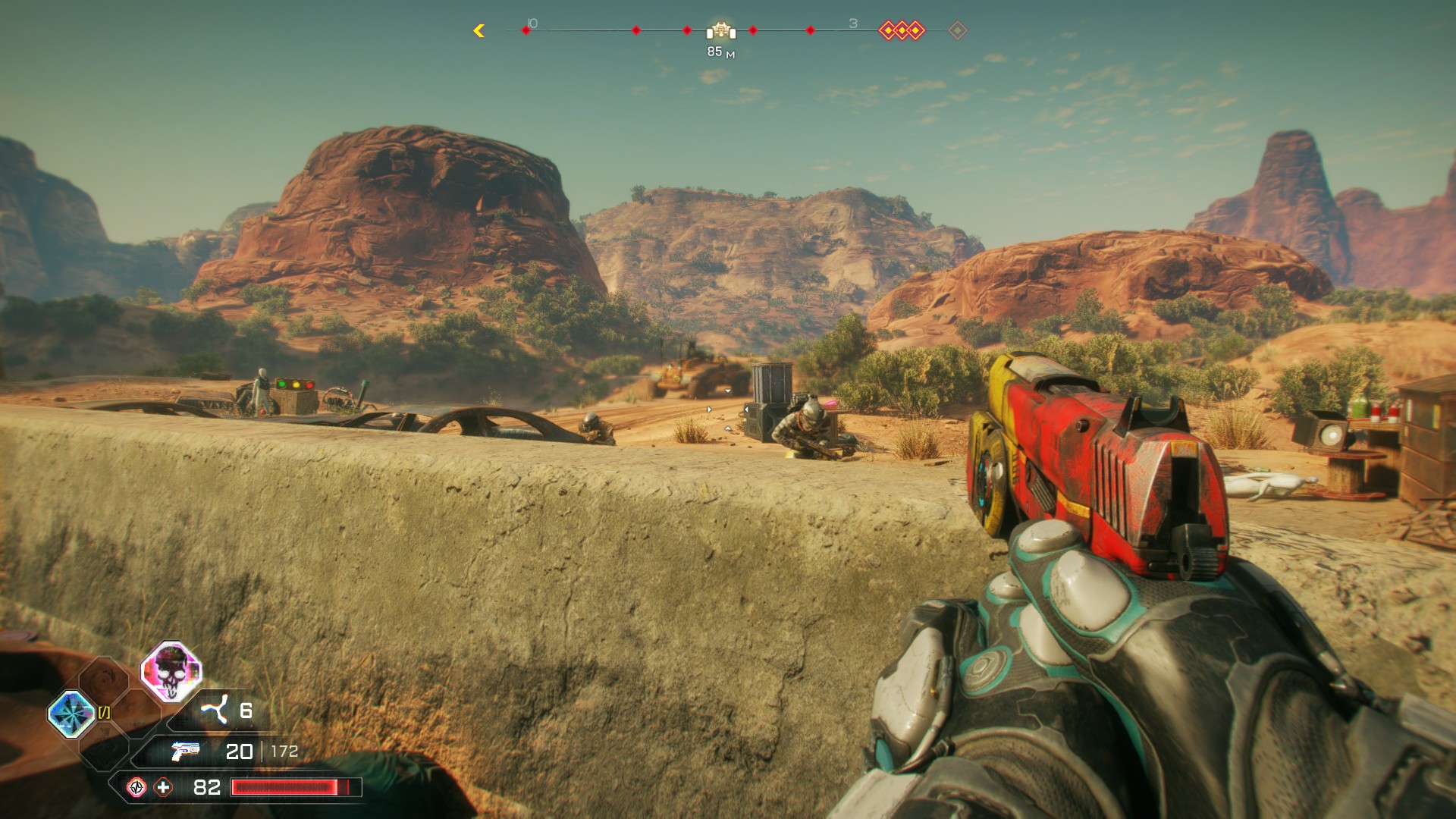Select the vehicle marker on the compass

721,30
